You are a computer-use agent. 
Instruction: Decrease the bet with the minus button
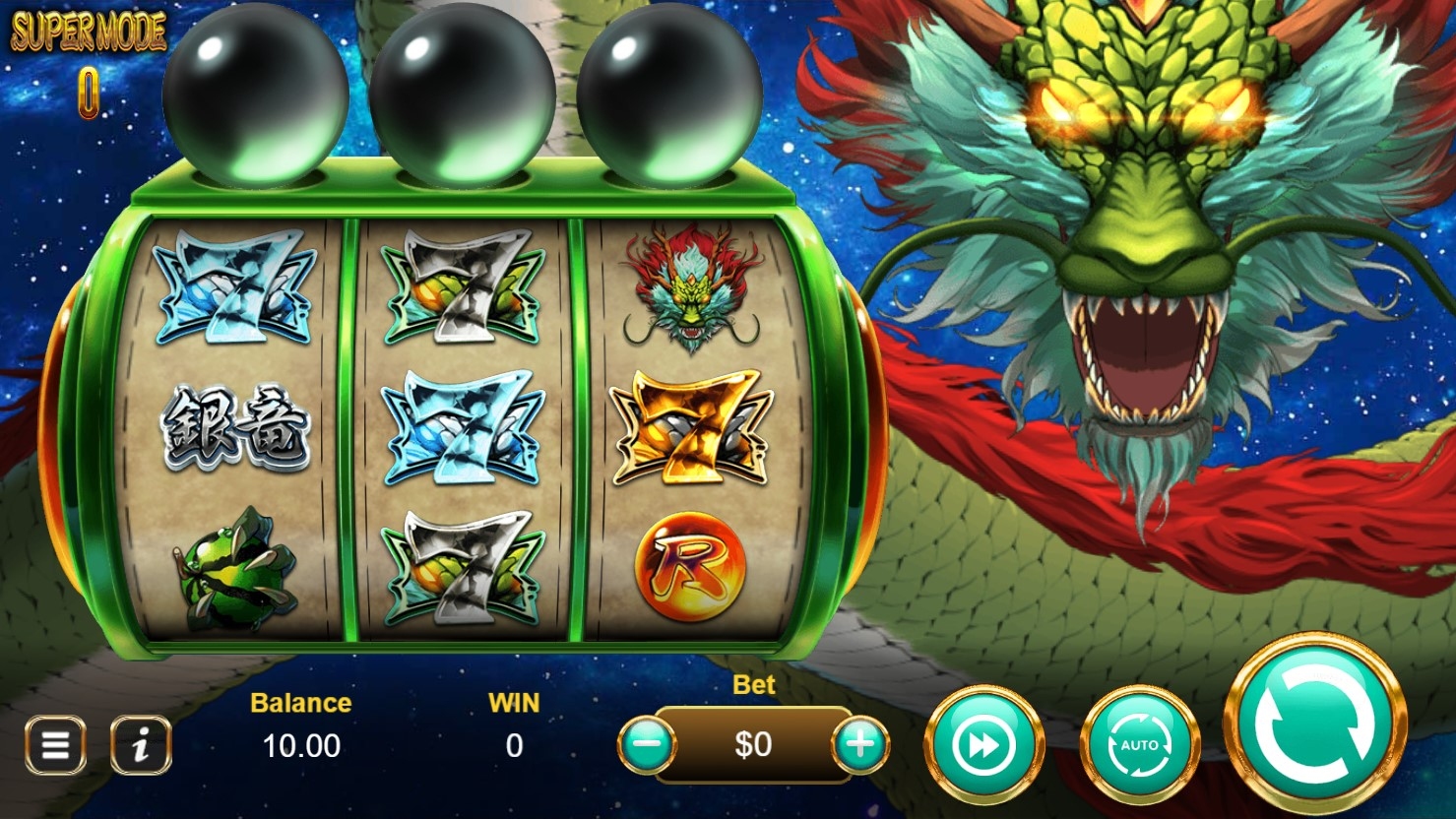tap(648, 744)
